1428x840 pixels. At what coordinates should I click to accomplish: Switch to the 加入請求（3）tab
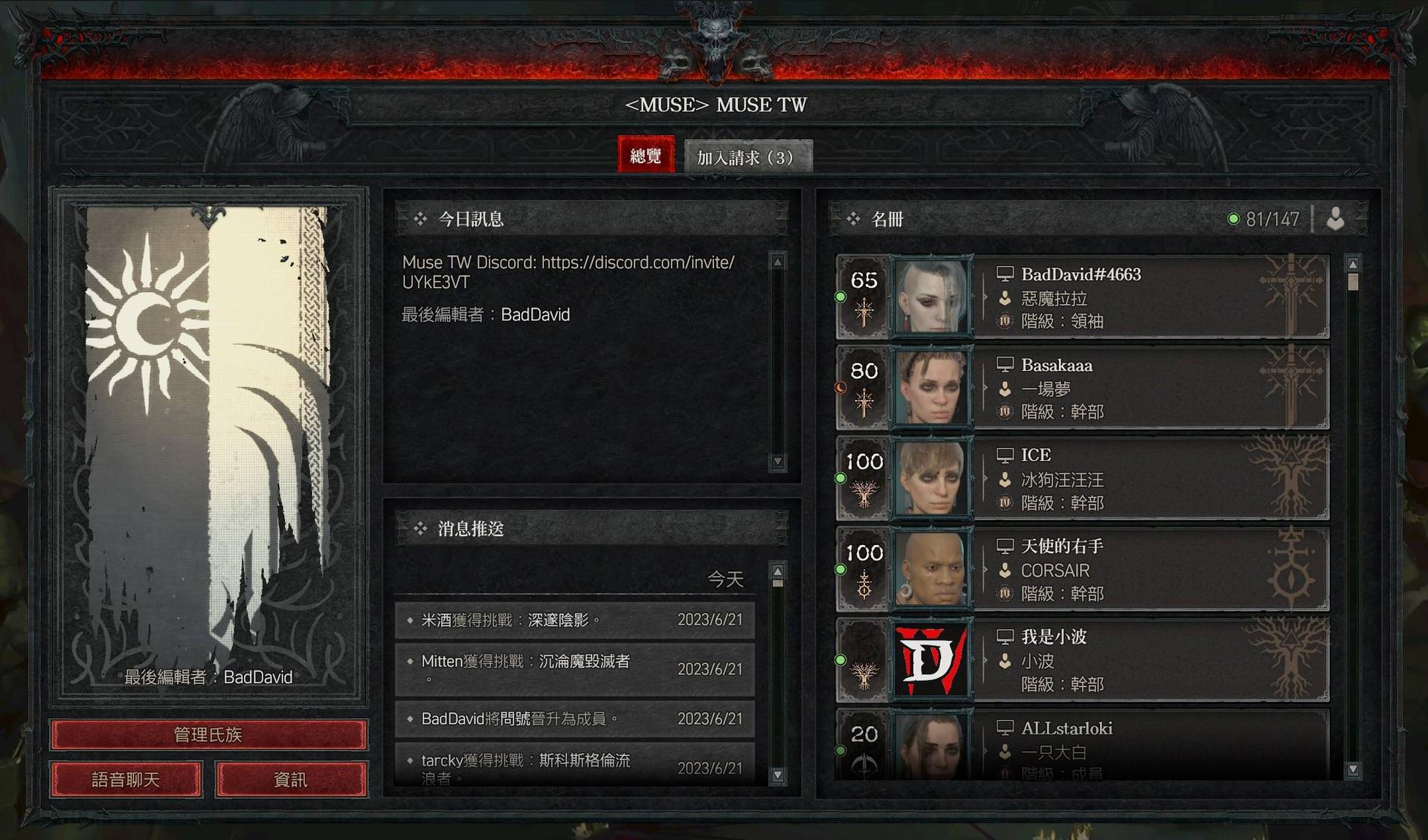tap(747, 157)
